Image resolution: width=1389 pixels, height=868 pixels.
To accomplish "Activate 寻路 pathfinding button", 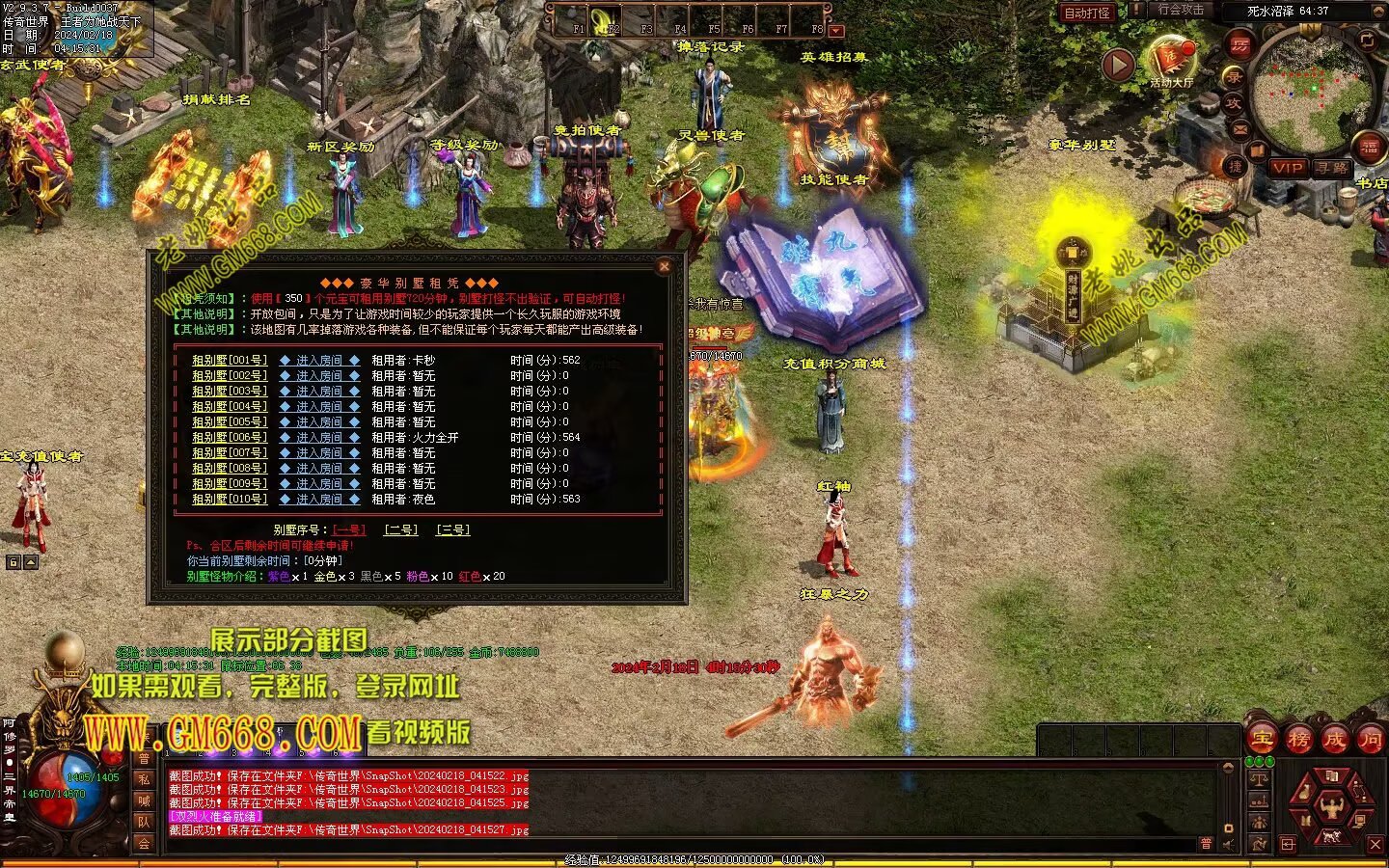I will click(1332, 168).
